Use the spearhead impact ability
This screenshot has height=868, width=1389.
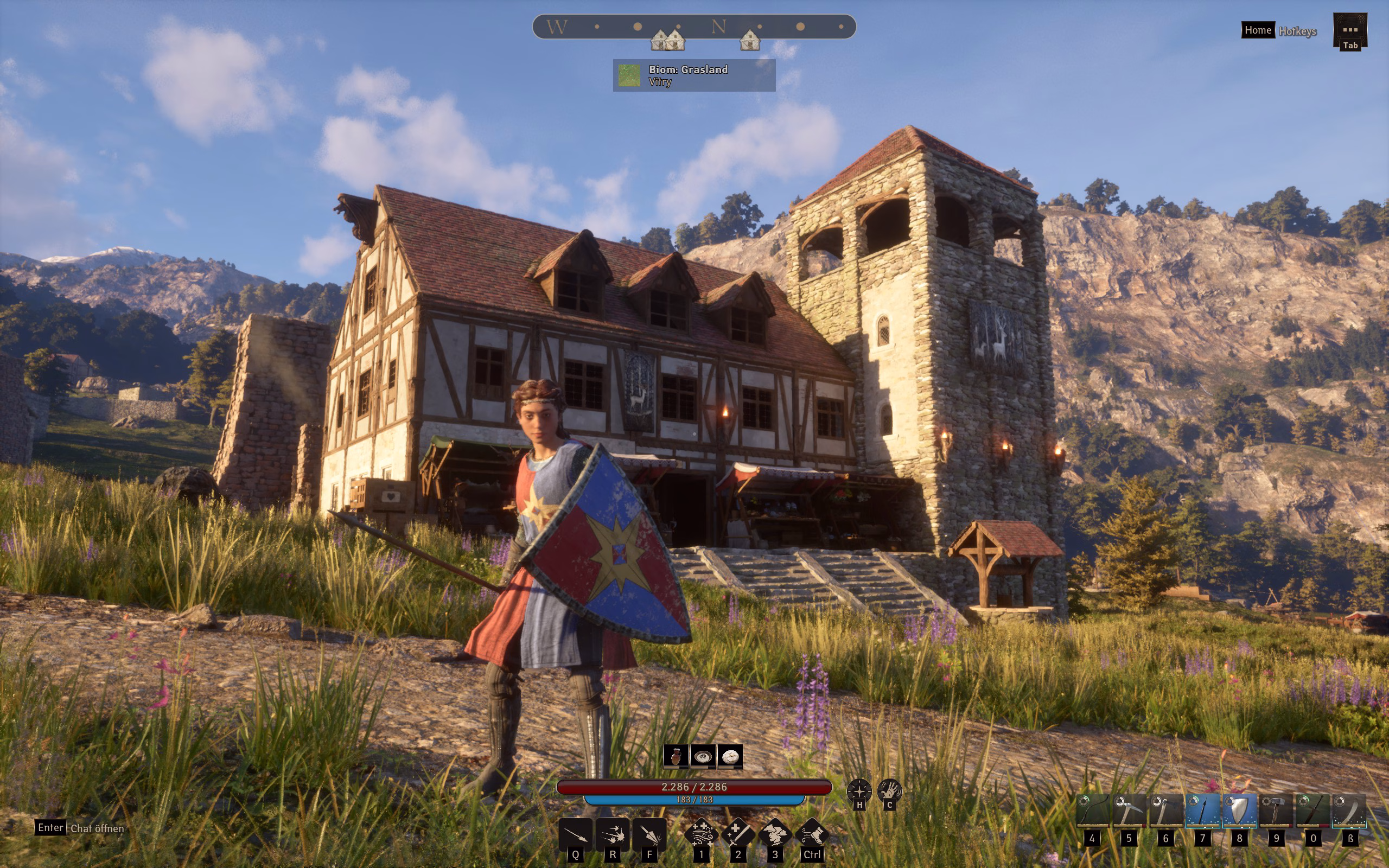click(x=649, y=835)
